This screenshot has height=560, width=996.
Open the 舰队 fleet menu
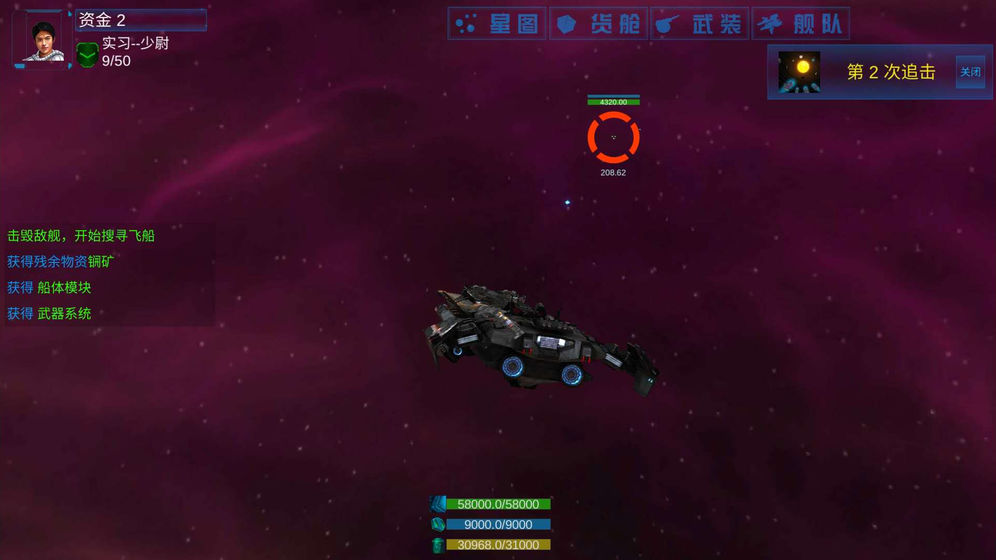pyautogui.click(x=800, y=24)
